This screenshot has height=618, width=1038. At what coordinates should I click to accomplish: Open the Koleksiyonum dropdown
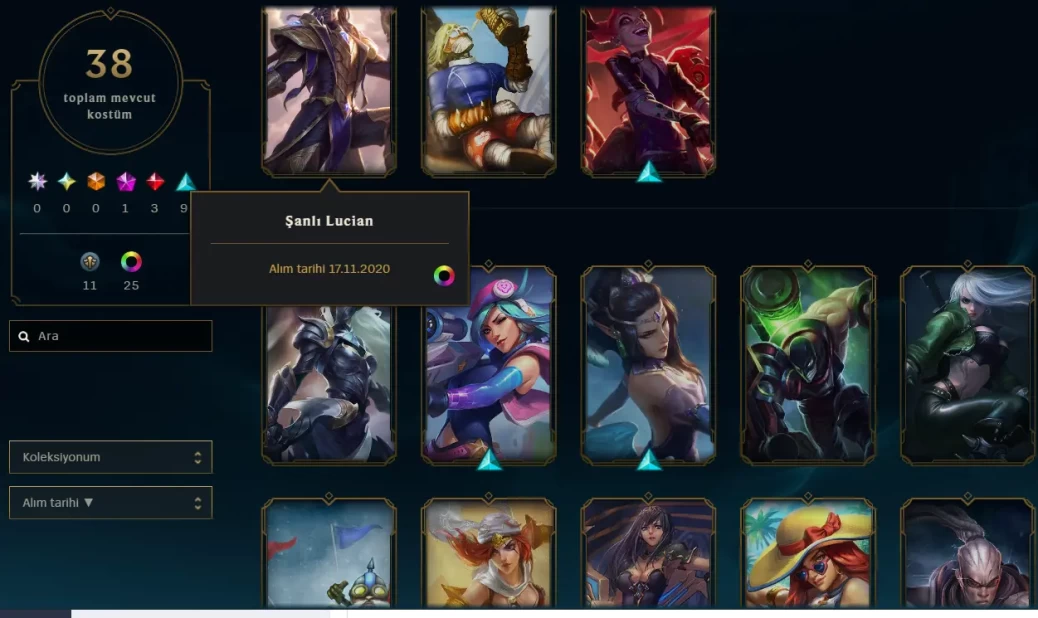coord(110,457)
